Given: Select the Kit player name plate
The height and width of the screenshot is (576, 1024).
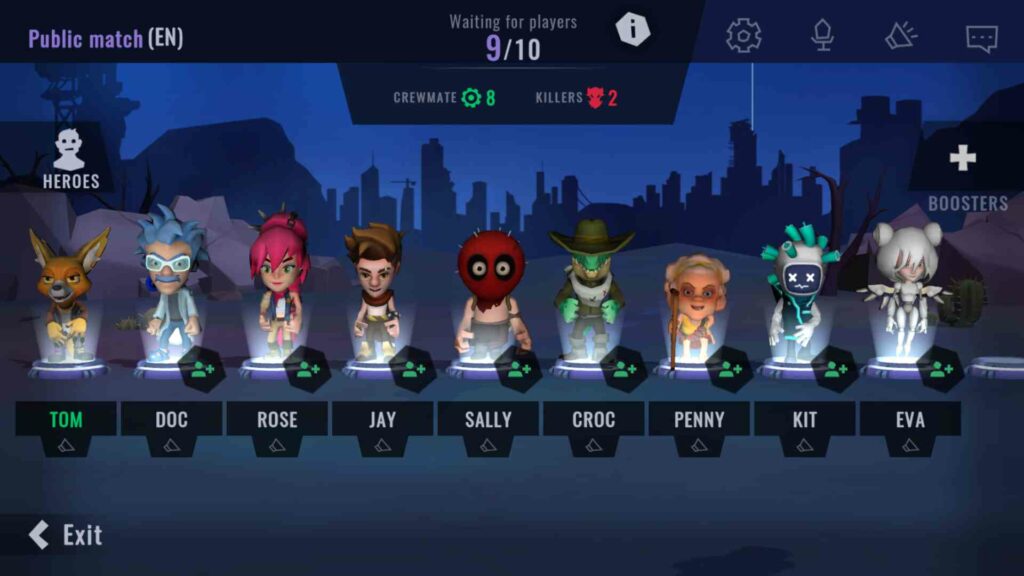Looking at the screenshot, I should click(804, 419).
